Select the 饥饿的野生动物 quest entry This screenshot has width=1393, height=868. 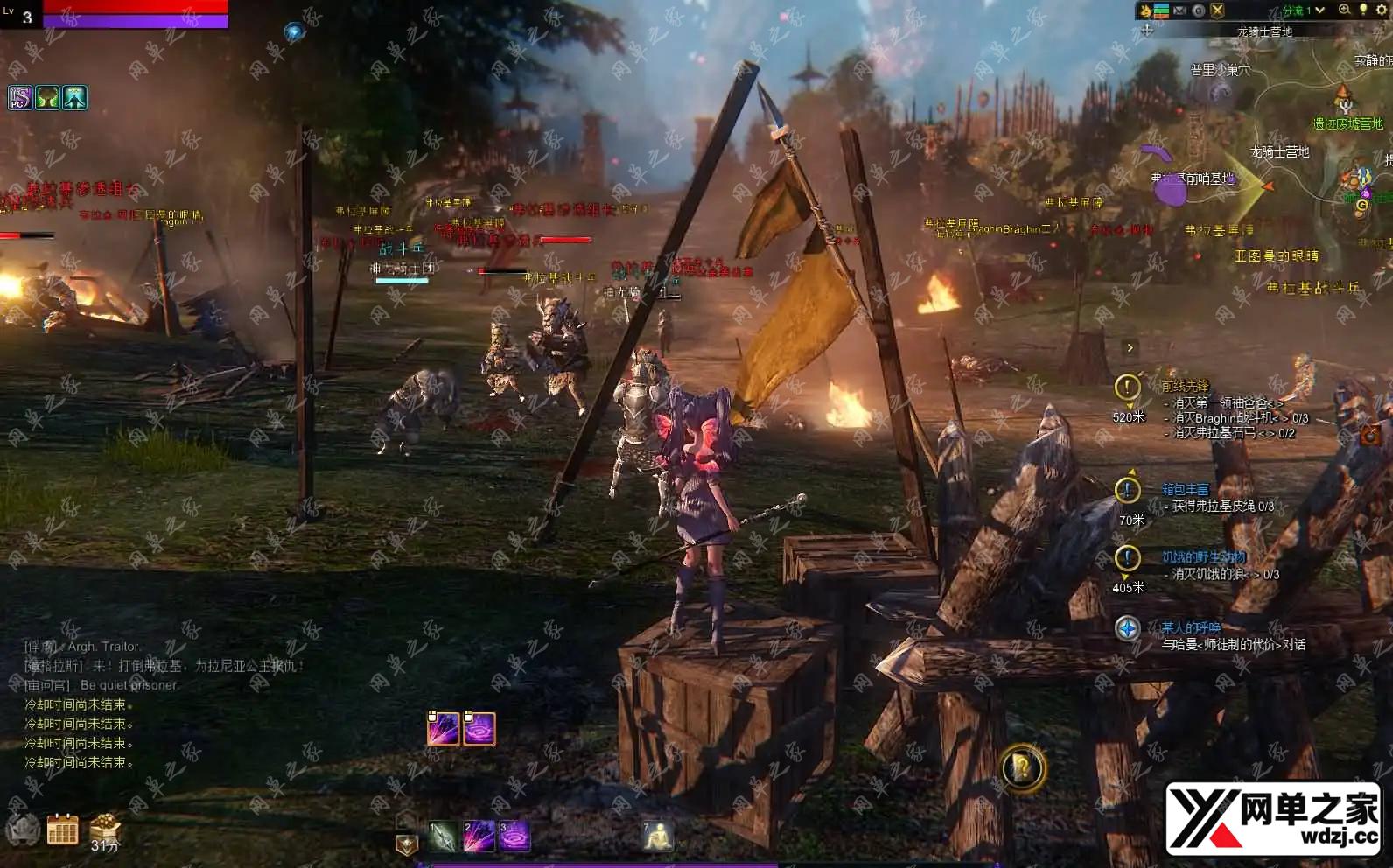[1203, 557]
